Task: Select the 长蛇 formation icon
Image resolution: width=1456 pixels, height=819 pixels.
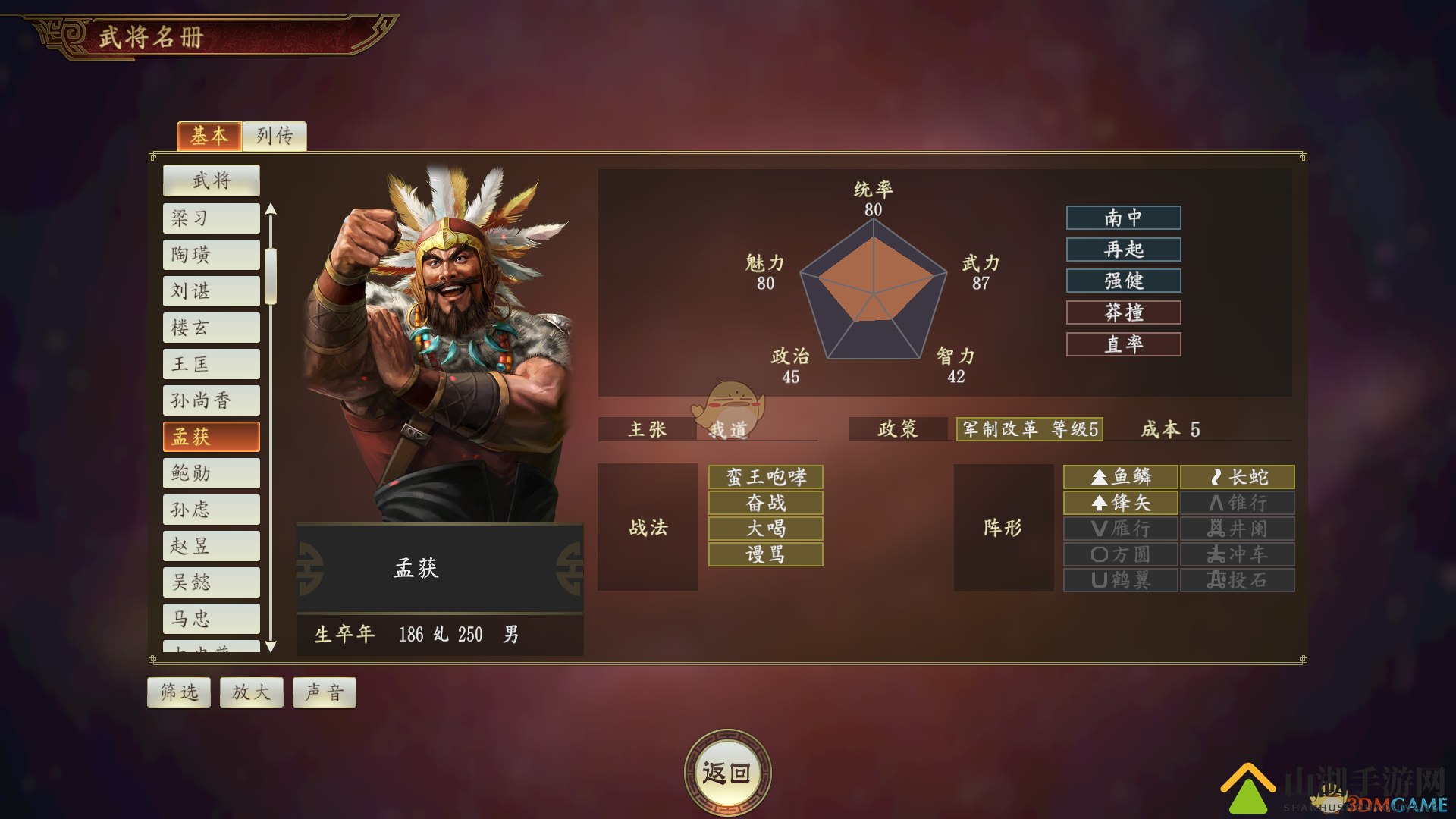Action: 1237,477
